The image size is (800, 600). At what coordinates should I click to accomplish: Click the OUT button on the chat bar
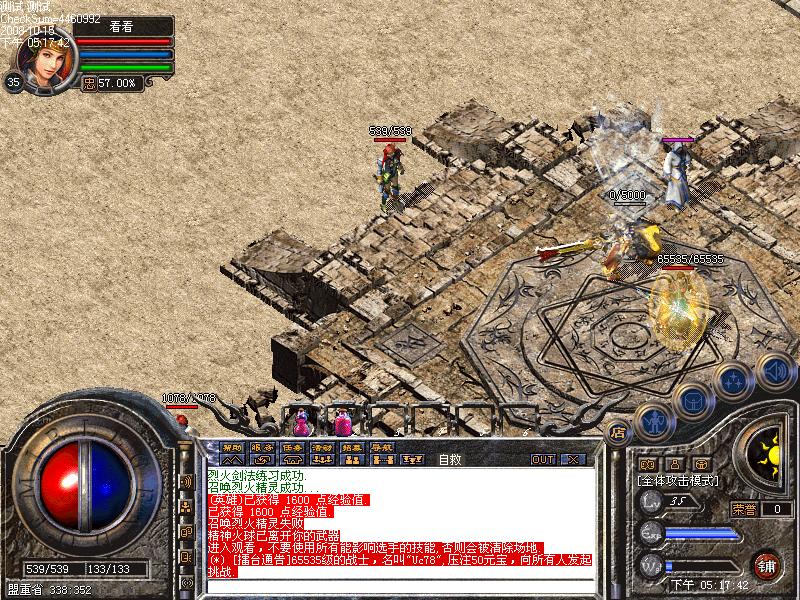coord(542,459)
